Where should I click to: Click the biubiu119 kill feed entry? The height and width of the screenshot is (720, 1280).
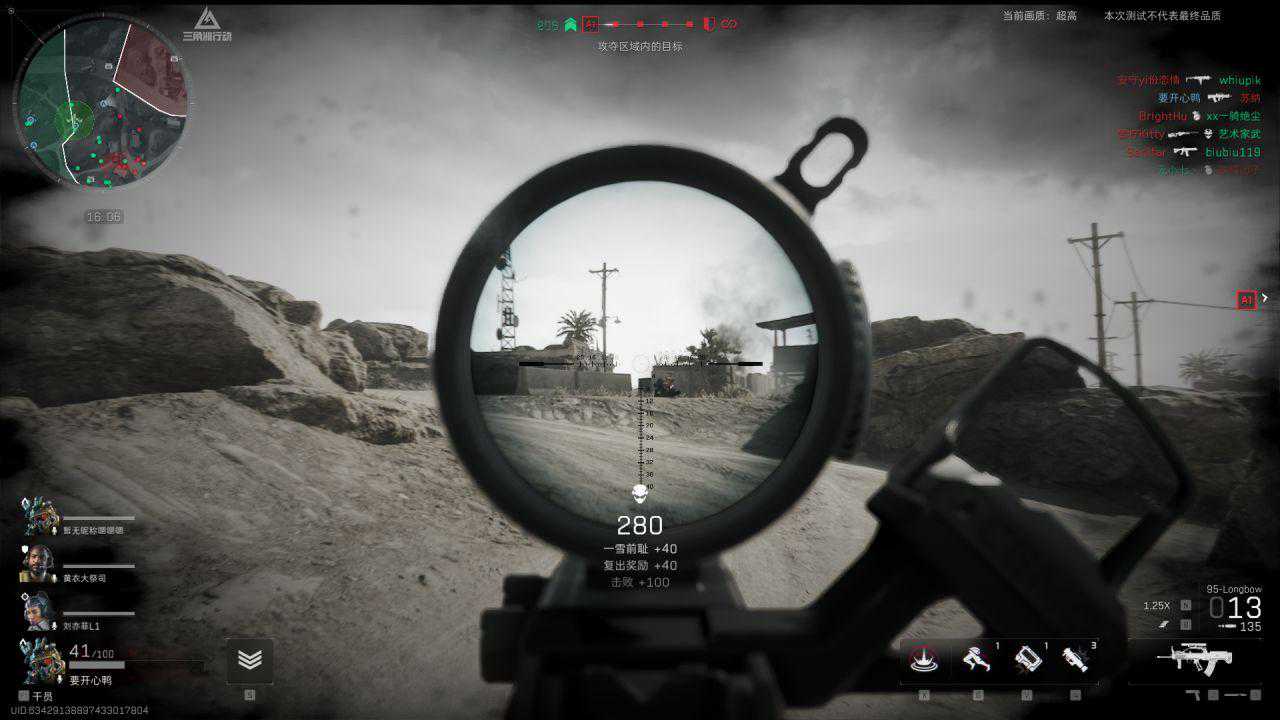(1232, 152)
